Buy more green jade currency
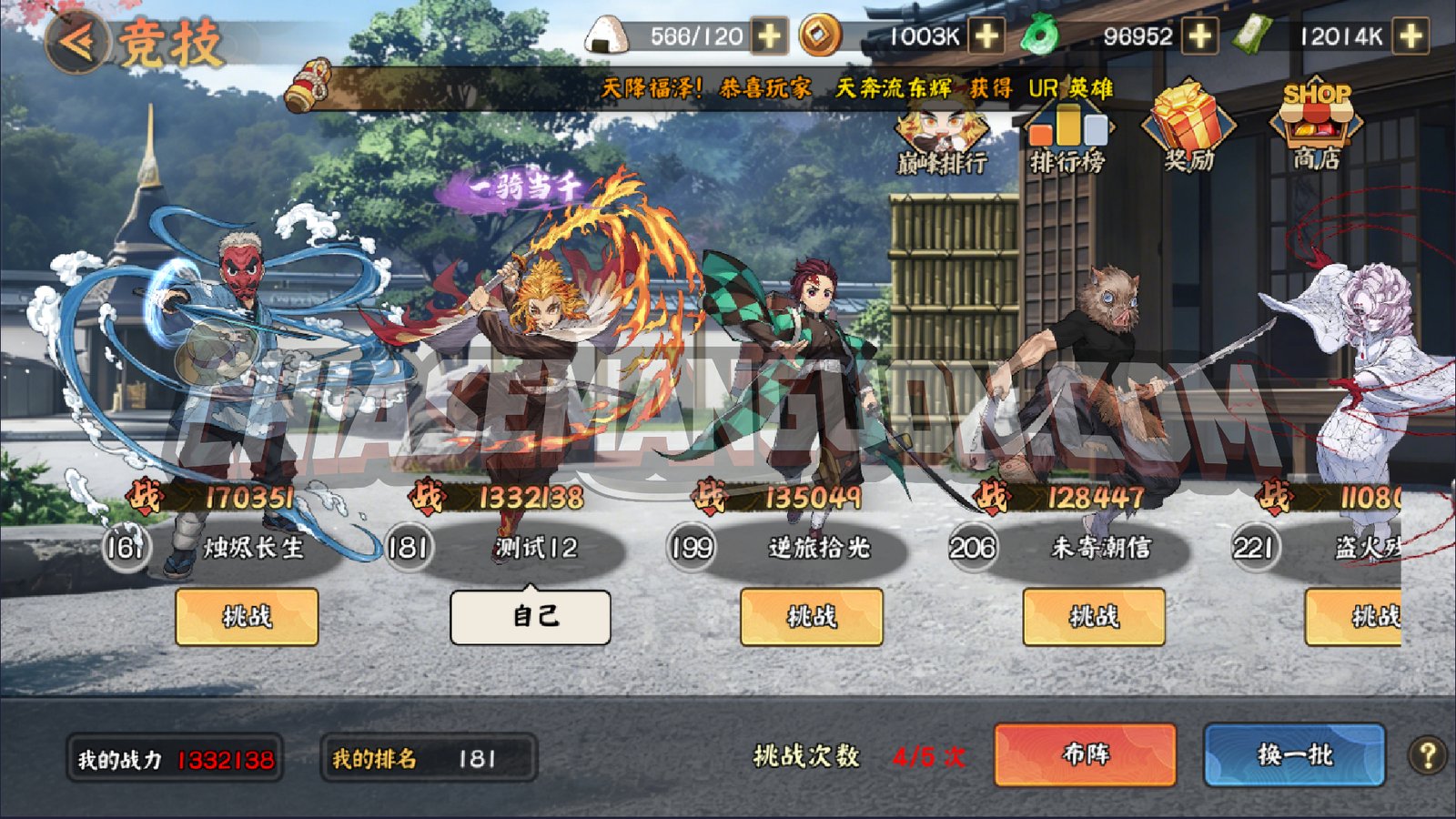Image resolution: width=1456 pixels, height=819 pixels. click(x=1200, y=37)
